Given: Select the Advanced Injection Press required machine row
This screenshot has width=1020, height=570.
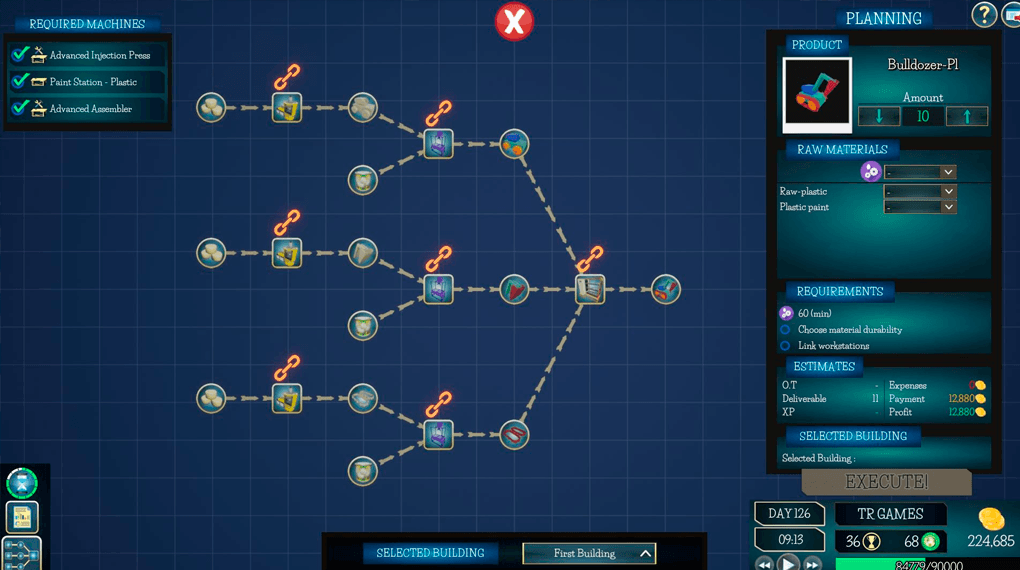Looking at the screenshot, I should 88,55.
